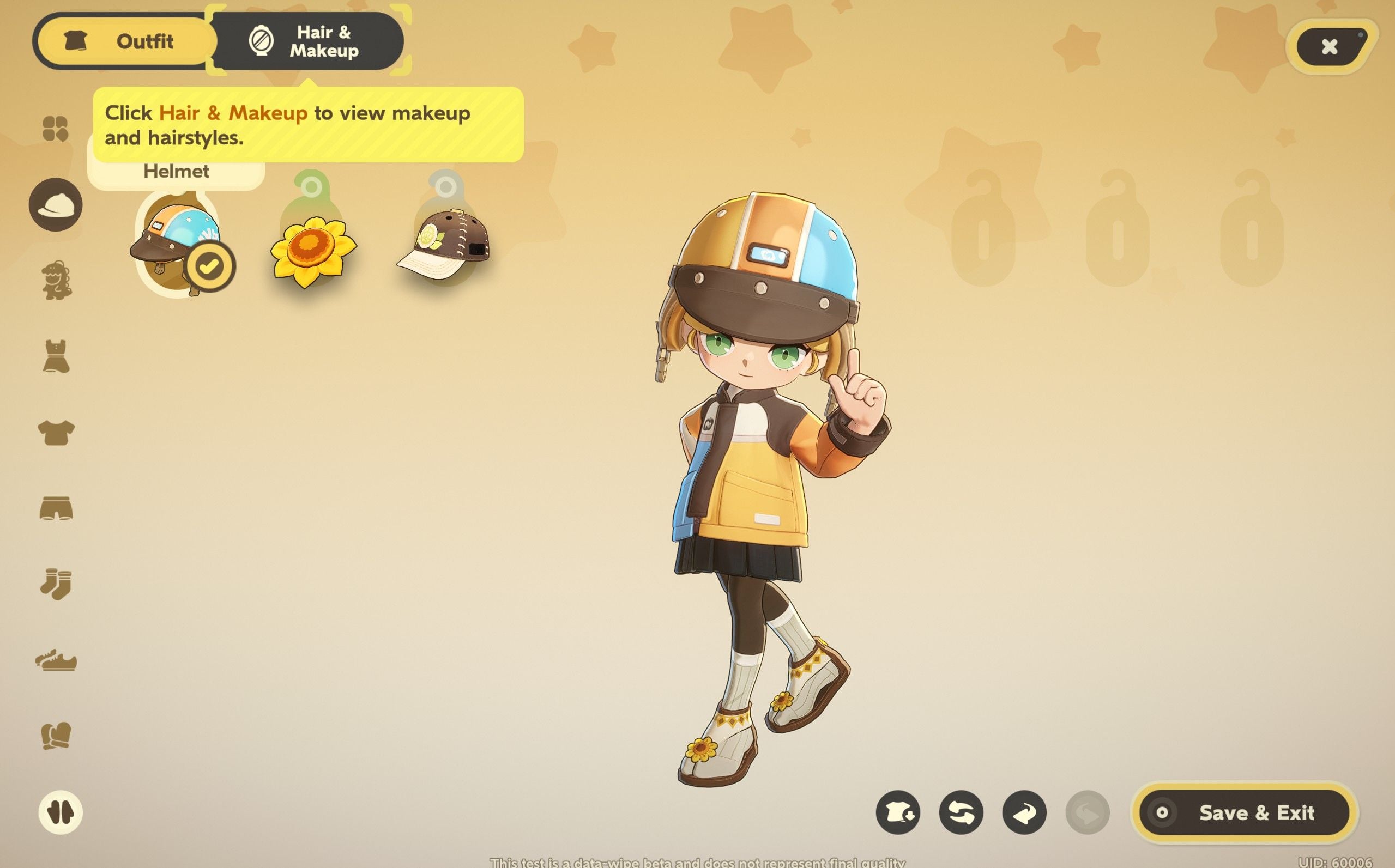Viewport: 1395px width, 868px height.
Task: Click the two swapping arrows button
Action: pos(961,813)
